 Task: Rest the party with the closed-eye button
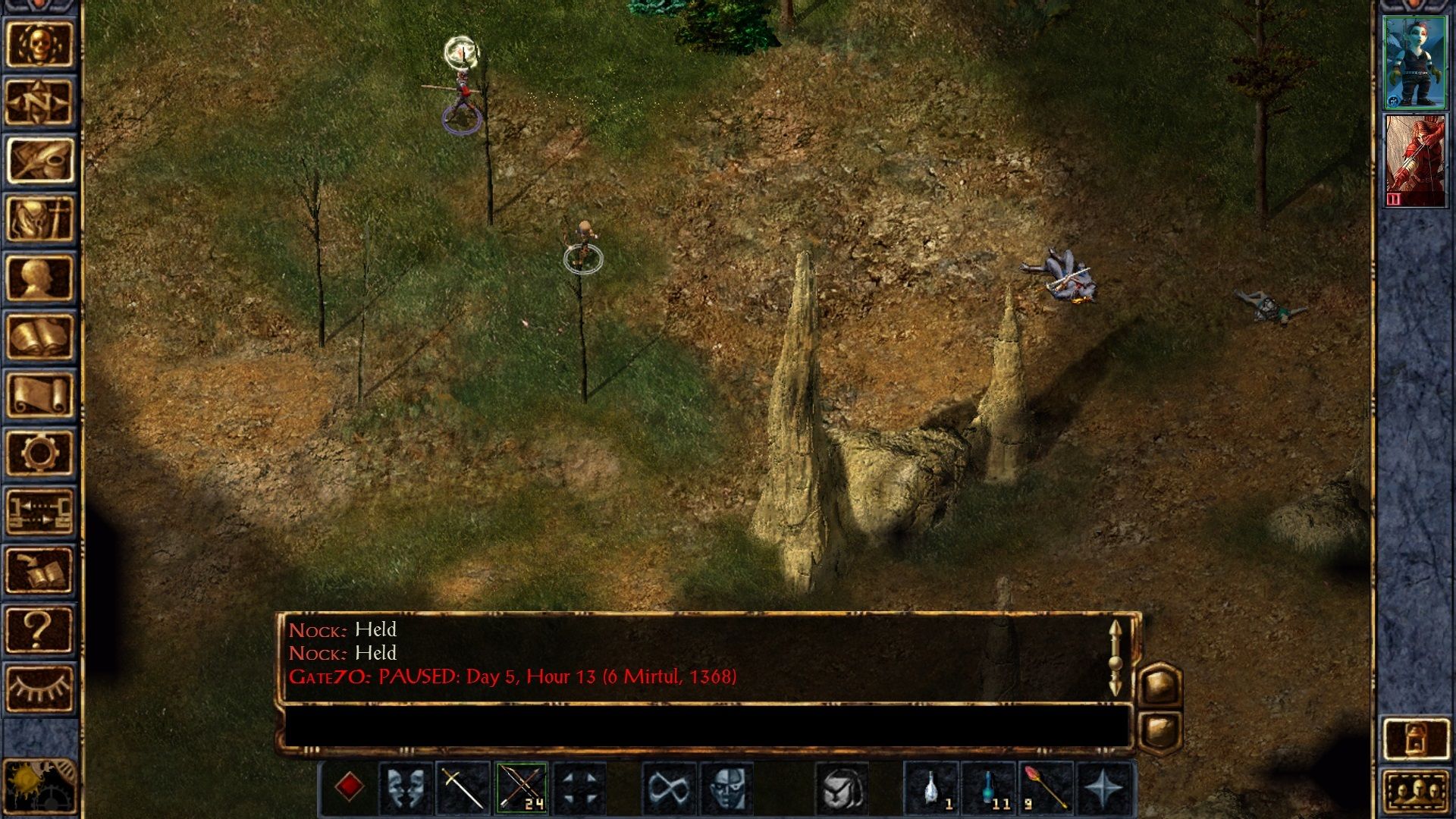(39, 687)
